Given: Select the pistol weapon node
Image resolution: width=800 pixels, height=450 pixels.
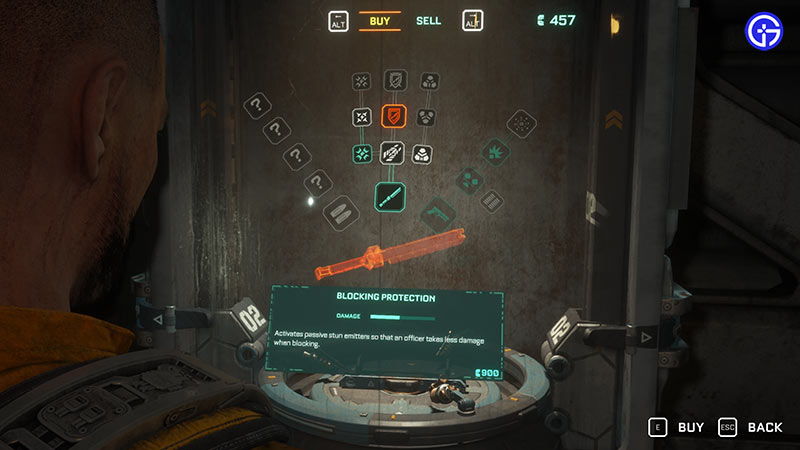Looking at the screenshot, I should [438, 212].
